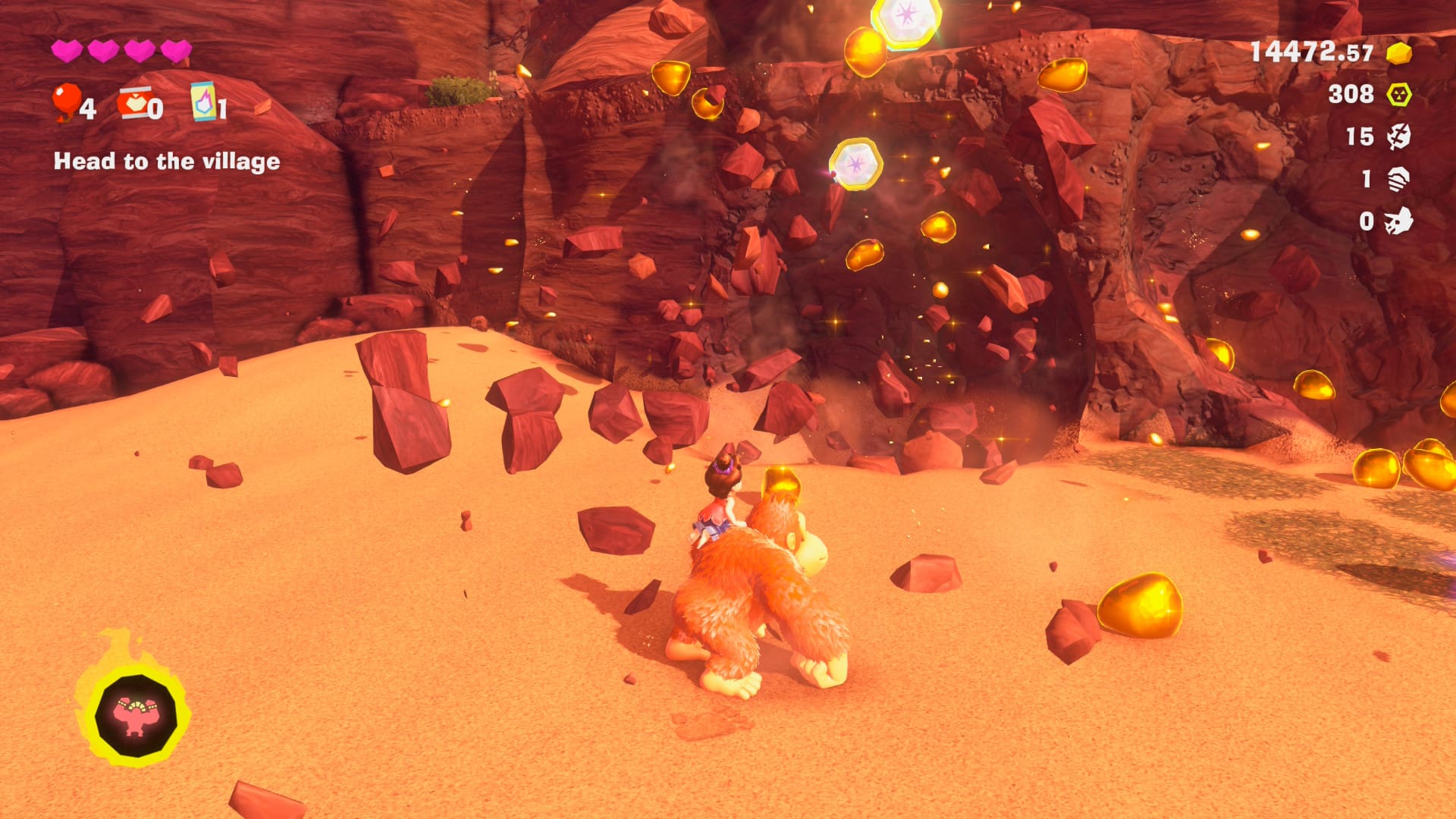The width and height of the screenshot is (1456, 819).
Task: Click the striped shell fossil icon
Action: (x=1398, y=179)
